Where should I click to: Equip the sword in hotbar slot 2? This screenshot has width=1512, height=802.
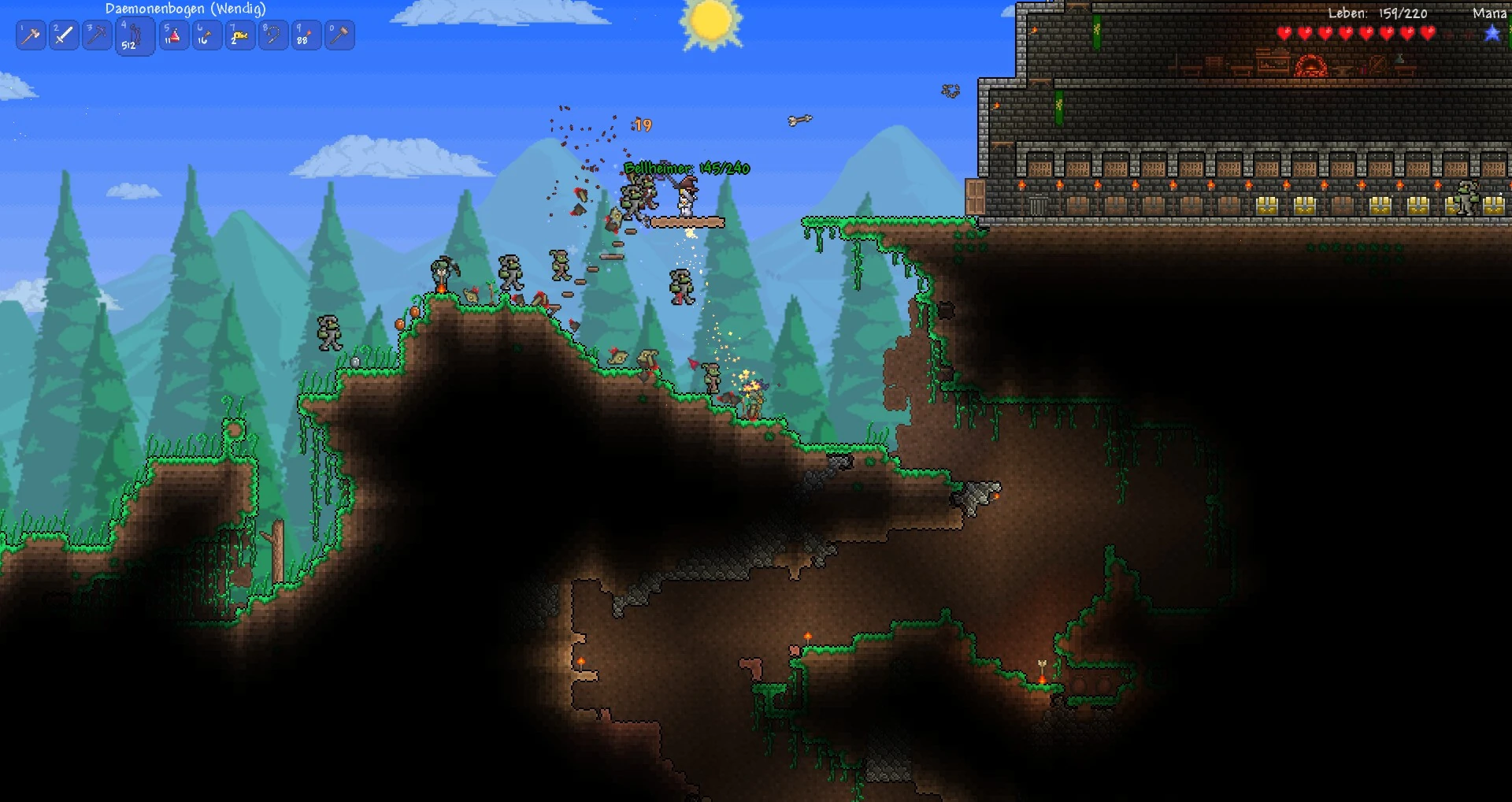tap(64, 35)
